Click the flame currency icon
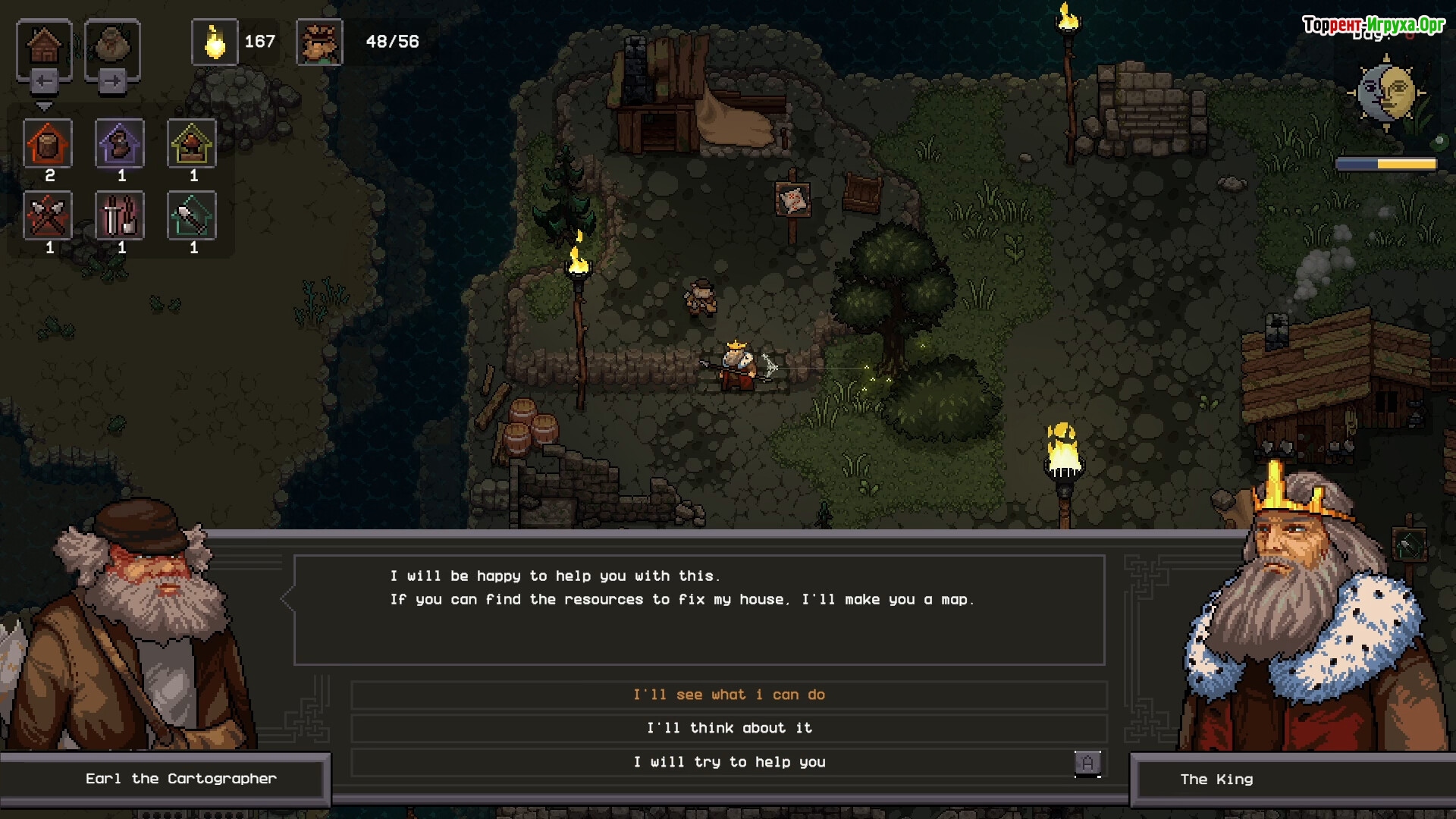The height and width of the screenshot is (819, 1456). tap(215, 42)
